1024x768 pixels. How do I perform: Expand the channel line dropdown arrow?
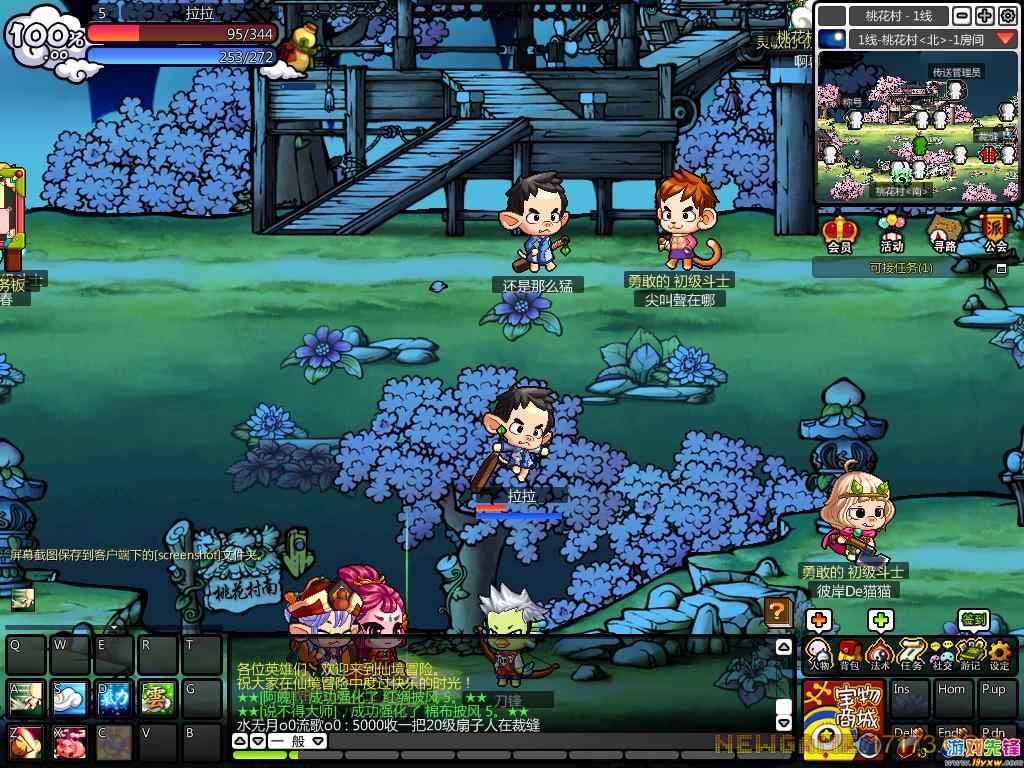1004,39
